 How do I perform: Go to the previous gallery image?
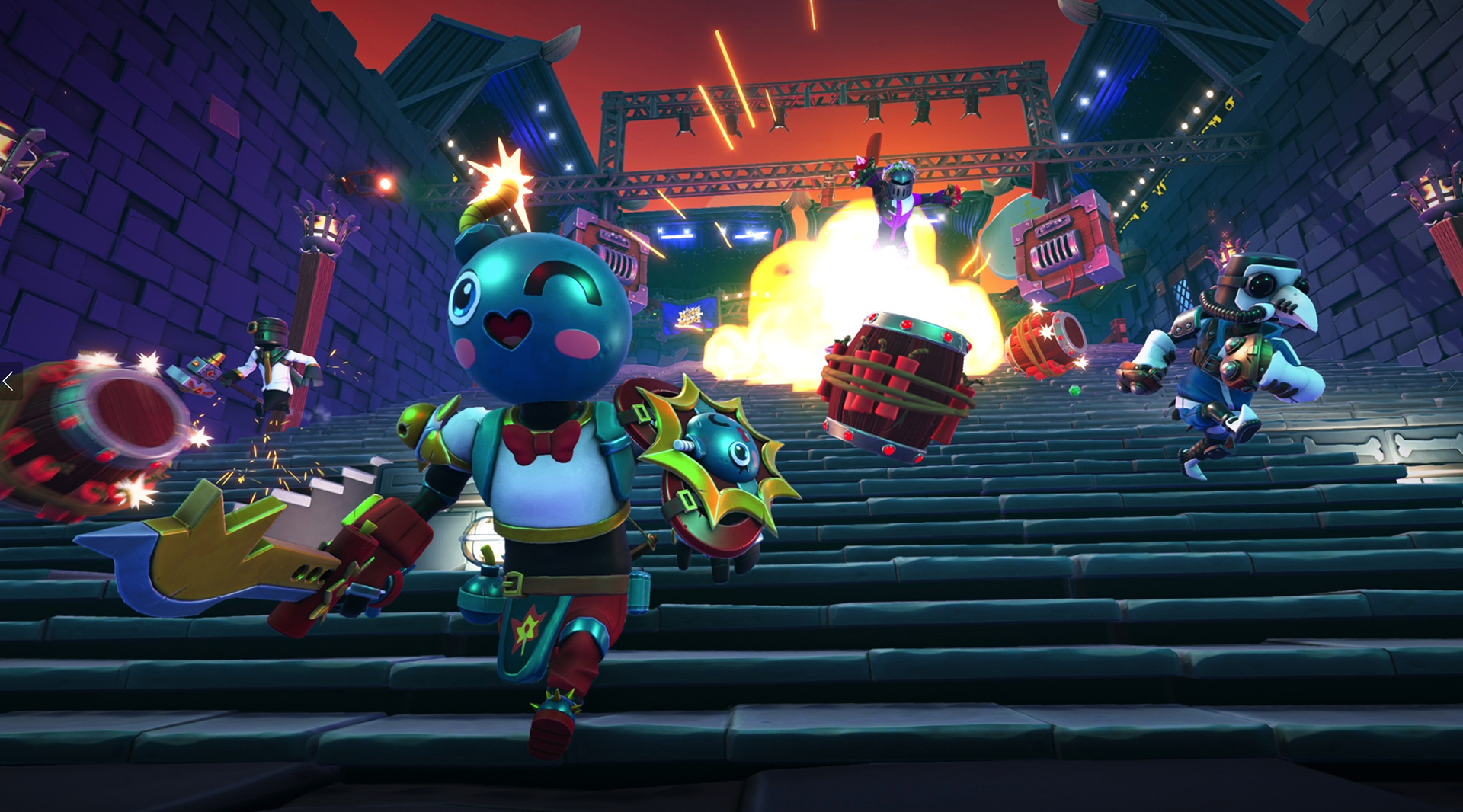[9, 382]
